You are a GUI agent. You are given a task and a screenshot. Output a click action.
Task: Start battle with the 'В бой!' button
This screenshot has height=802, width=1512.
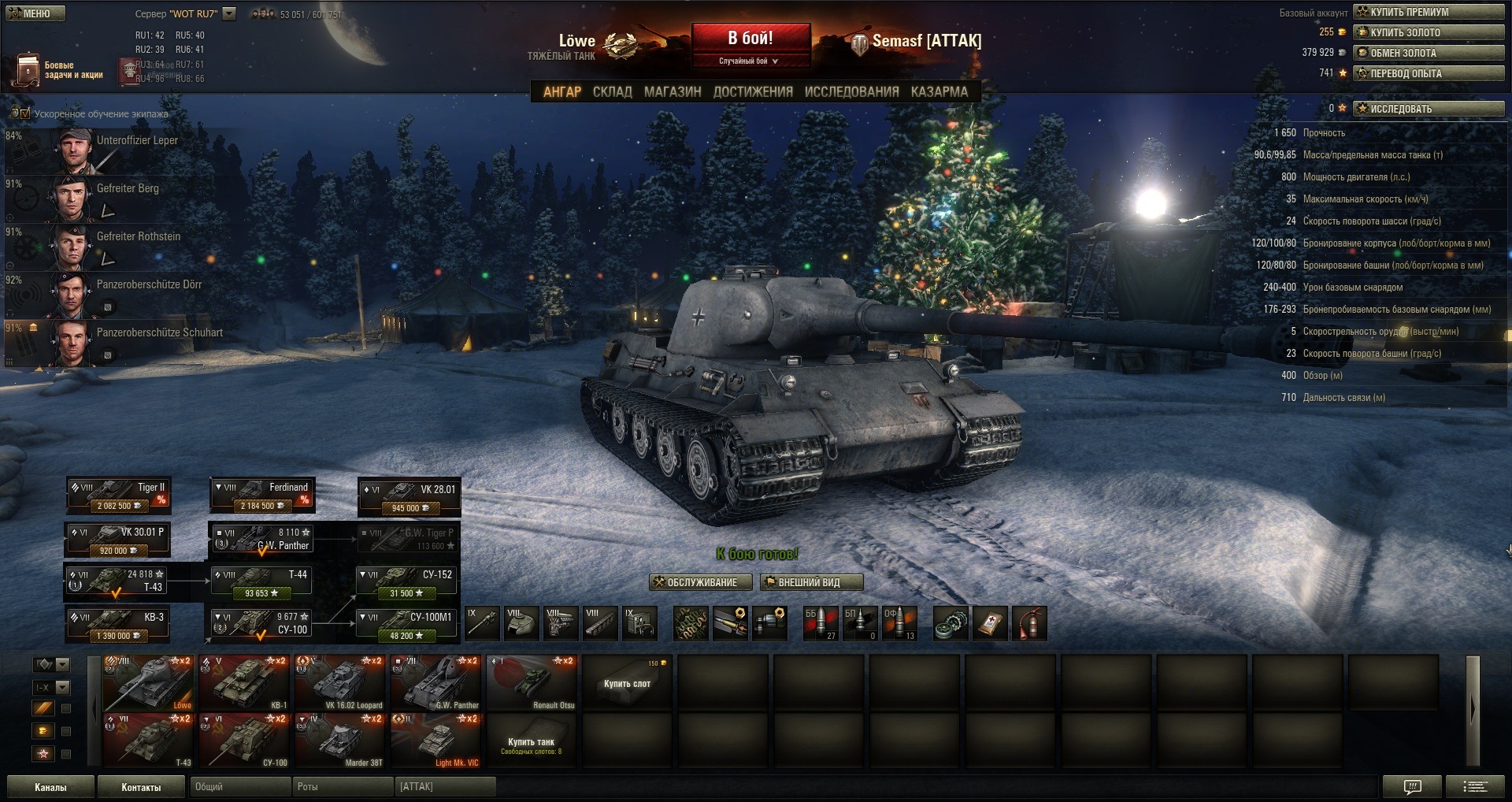click(750, 39)
